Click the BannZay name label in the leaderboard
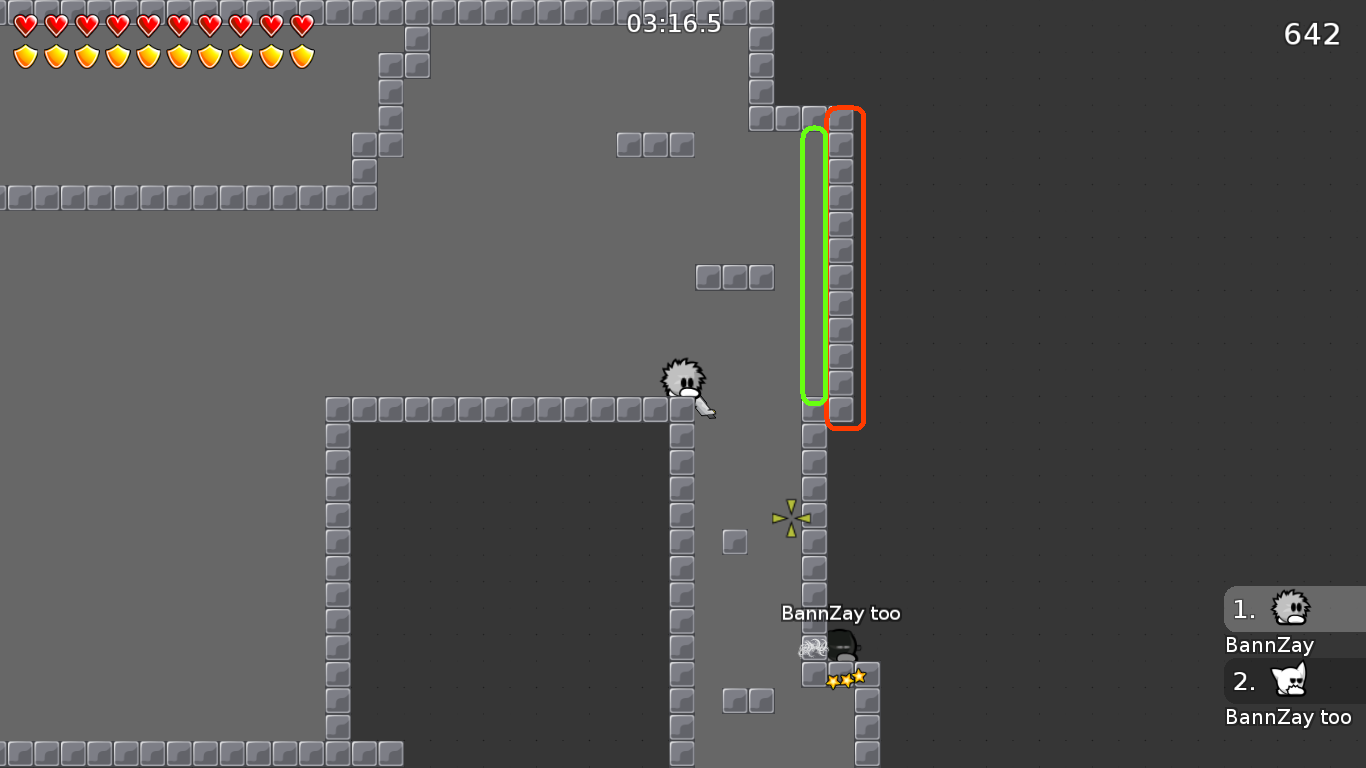The height and width of the screenshot is (768, 1366). pos(1269,645)
